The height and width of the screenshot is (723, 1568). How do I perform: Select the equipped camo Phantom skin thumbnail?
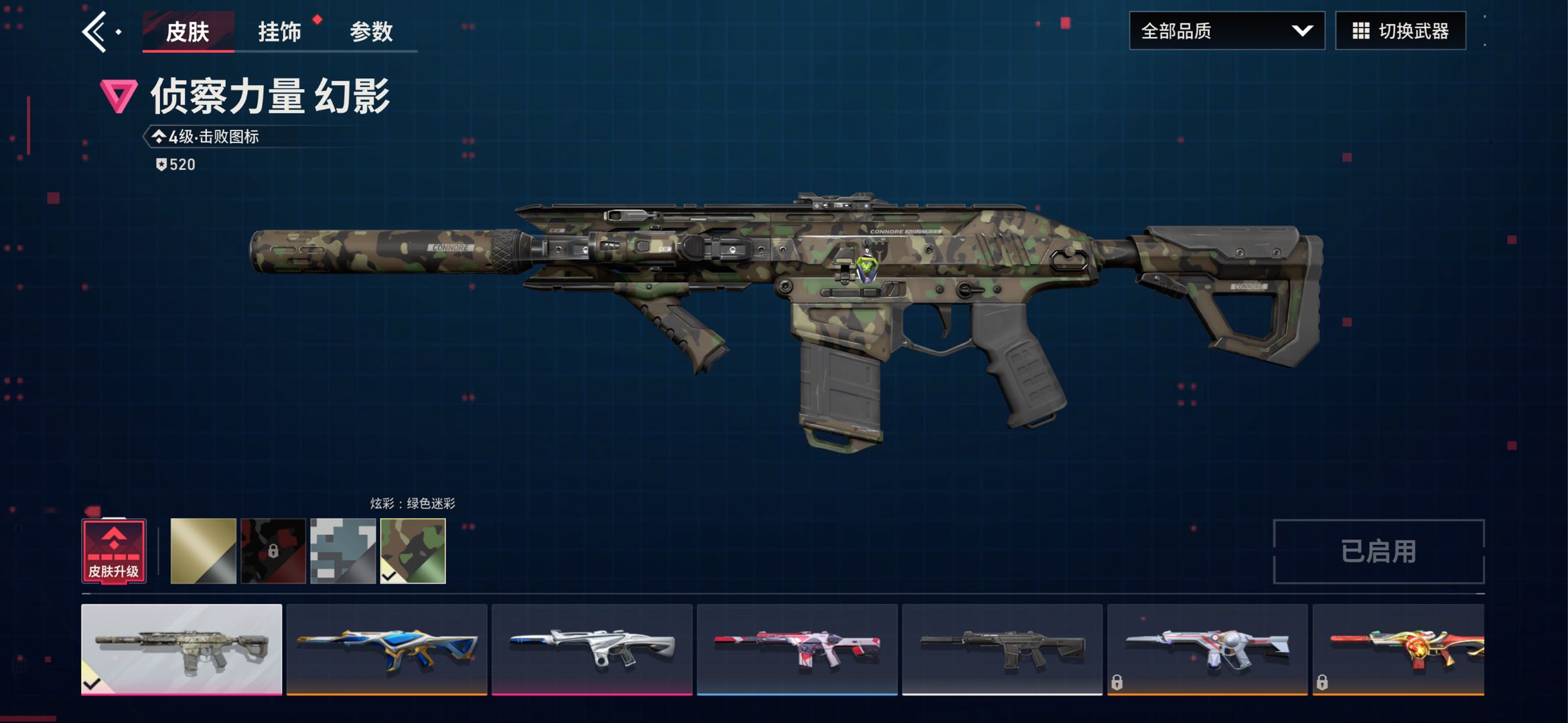tap(182, 649)
